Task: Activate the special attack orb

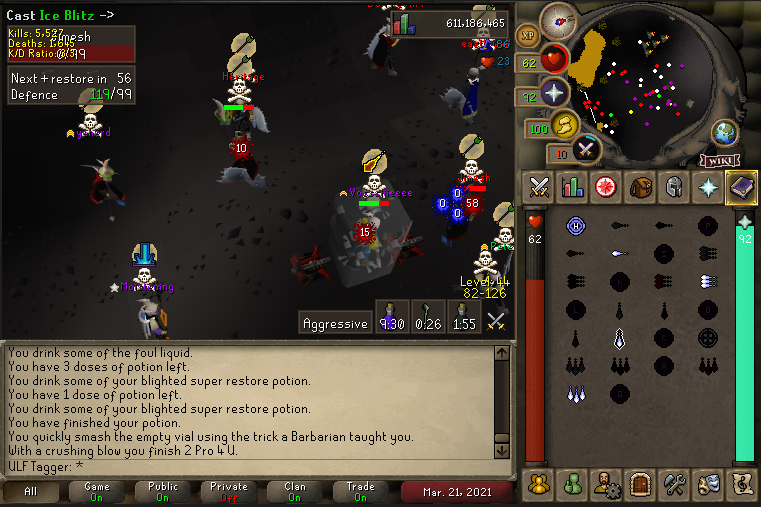Action: [x=586, y=150]
